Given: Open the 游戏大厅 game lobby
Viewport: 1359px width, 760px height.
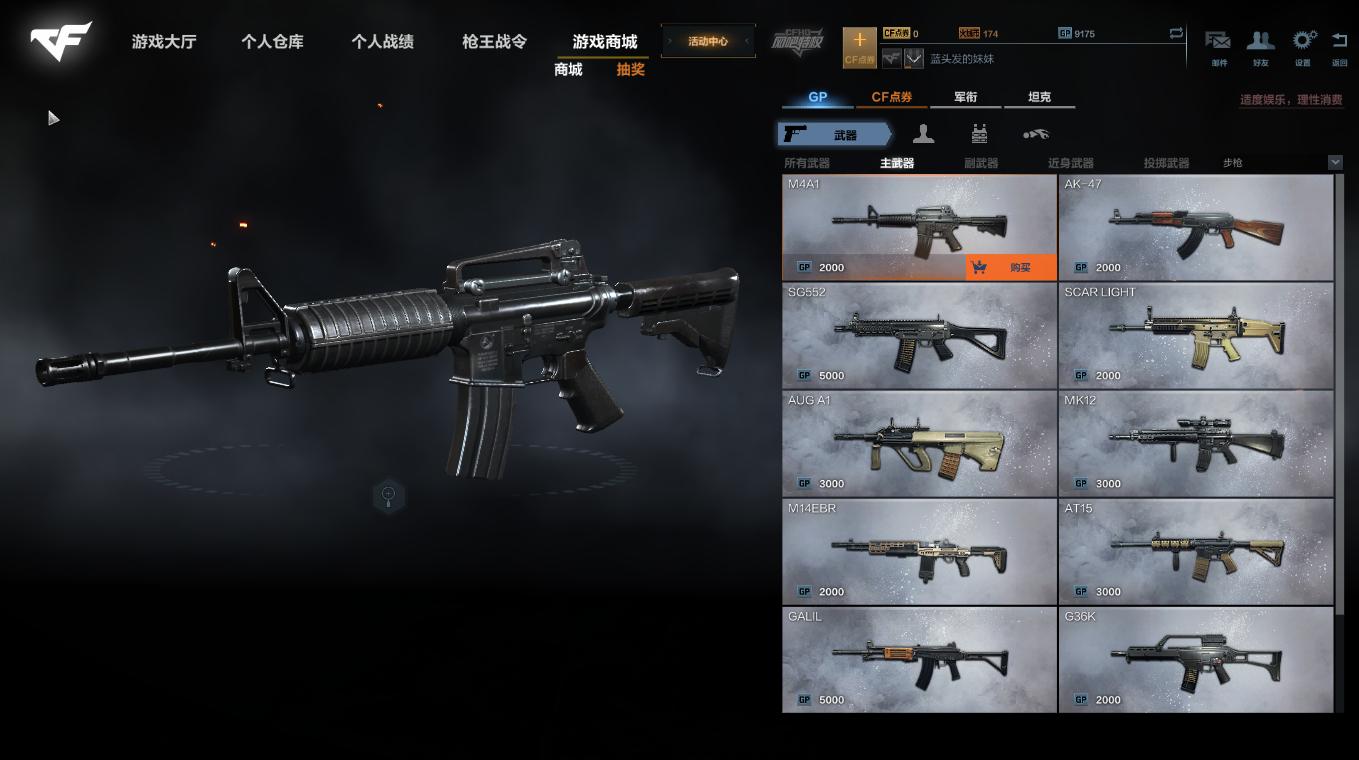Looking at the screenshot, I should (164, 42).
